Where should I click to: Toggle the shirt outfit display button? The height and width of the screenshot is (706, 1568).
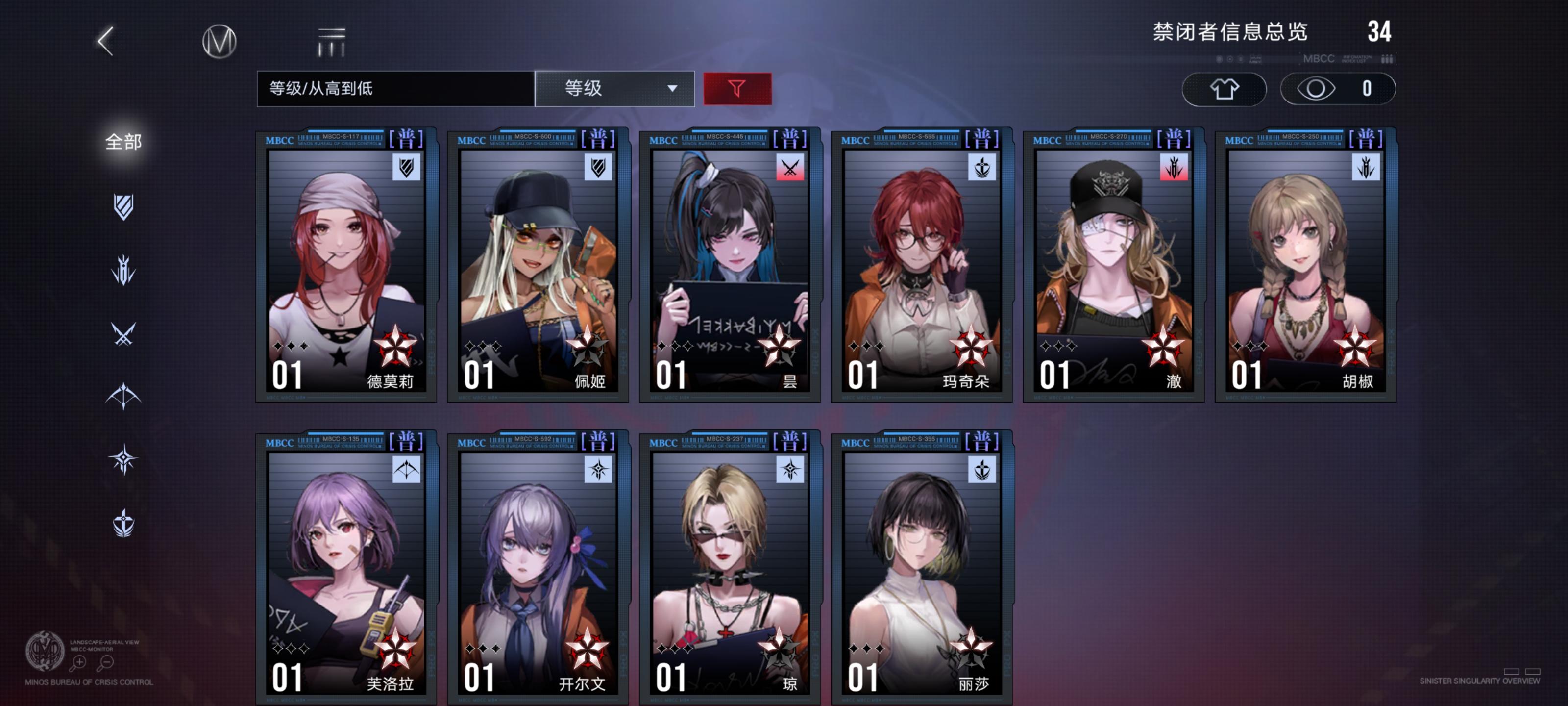pyautogui.click(x=1224, y=89)
